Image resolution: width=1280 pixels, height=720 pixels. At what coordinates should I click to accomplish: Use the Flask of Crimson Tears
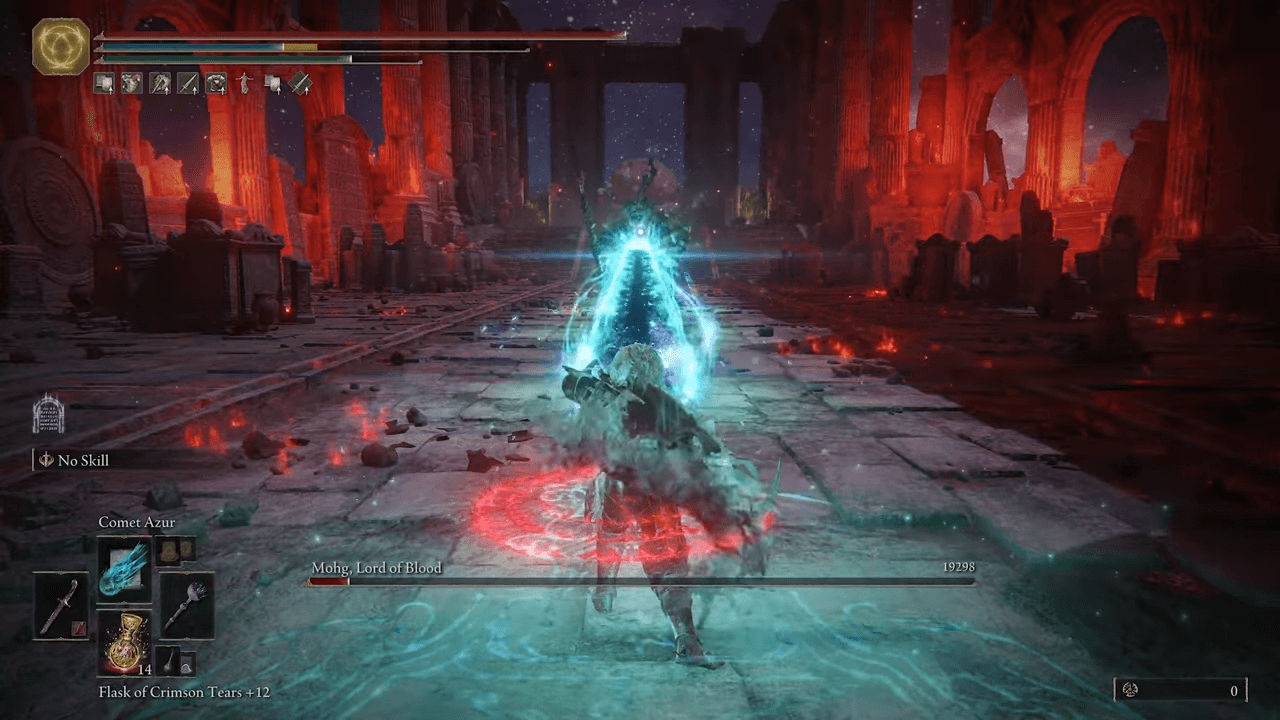(124, 642)
